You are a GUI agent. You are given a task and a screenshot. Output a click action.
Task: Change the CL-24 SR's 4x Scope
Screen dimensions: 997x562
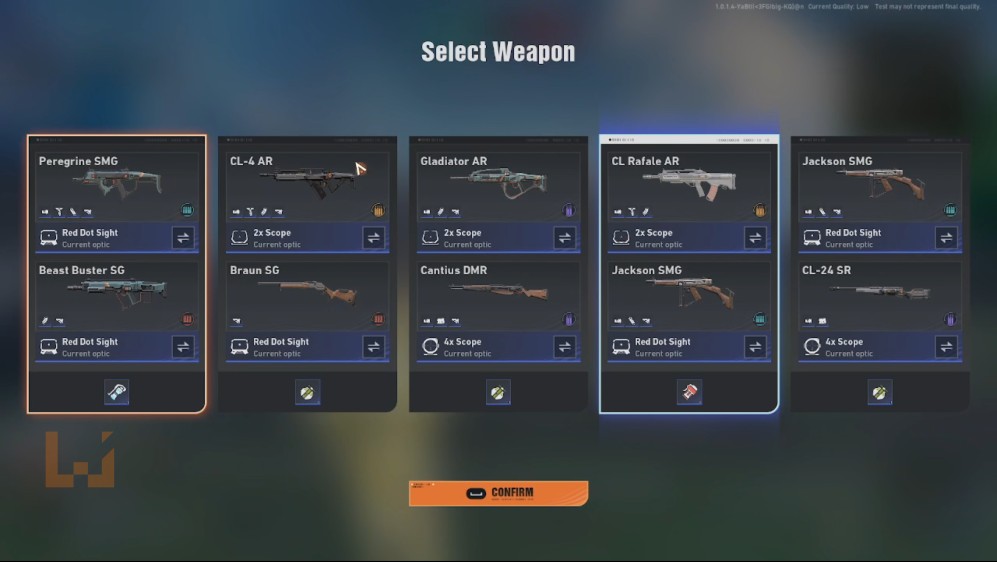point(946,347)
